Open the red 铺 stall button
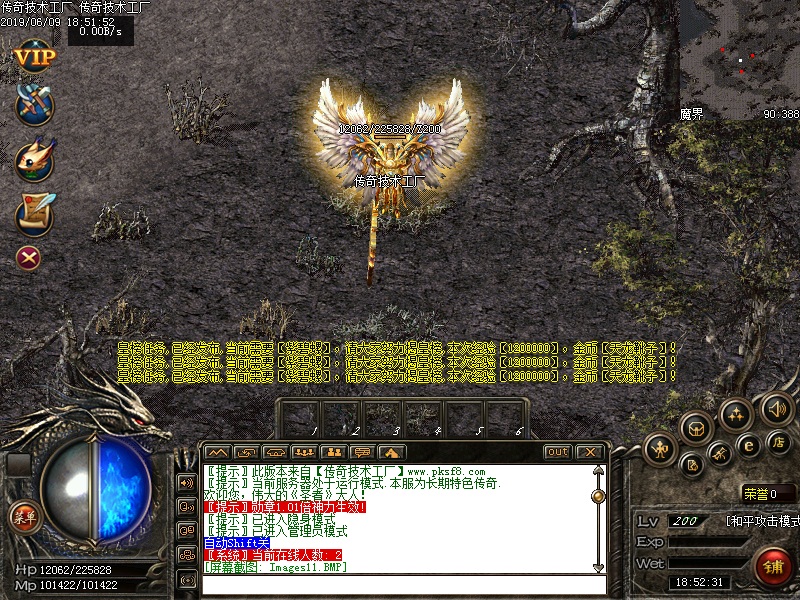The width and height of the screenshot is (800, 600). click(x=773, y=566)
